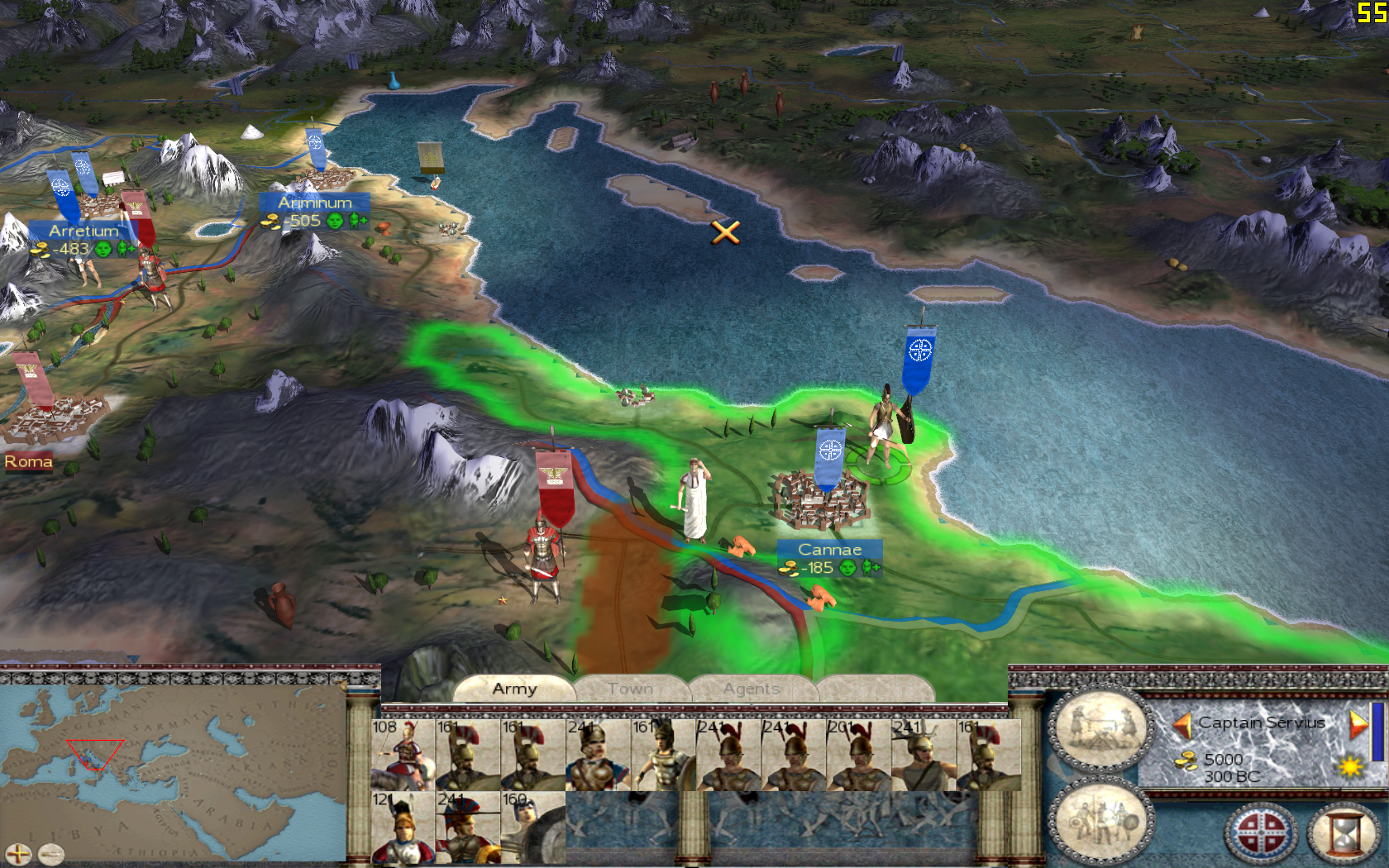The height and width of the screenshot is (868, 1389).
Task: Zoom out the minimap with the minus button
Action: coord(50,854)
